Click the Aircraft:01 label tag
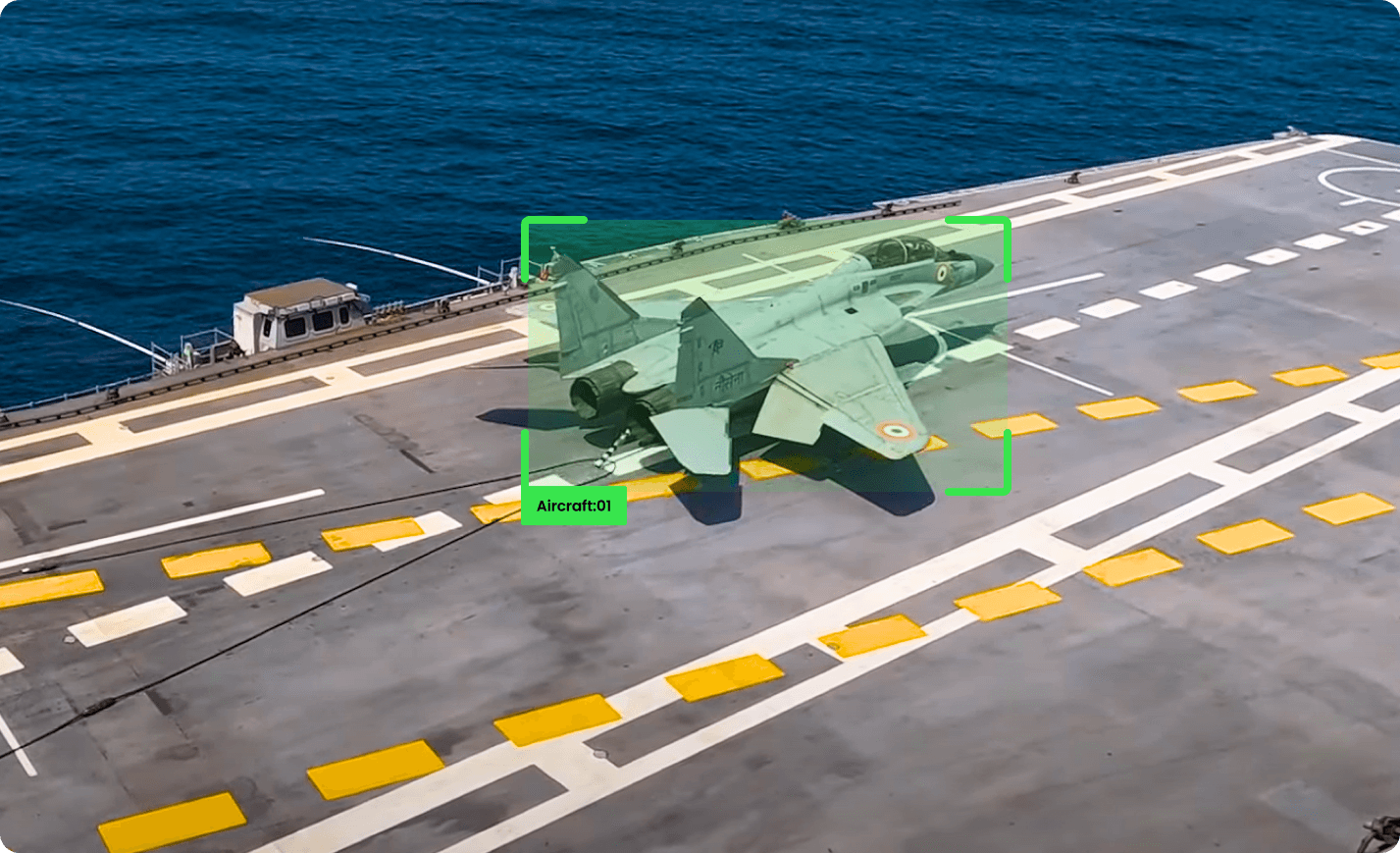The height and width of the screenshot is (853, 1400). pos(574,506)
